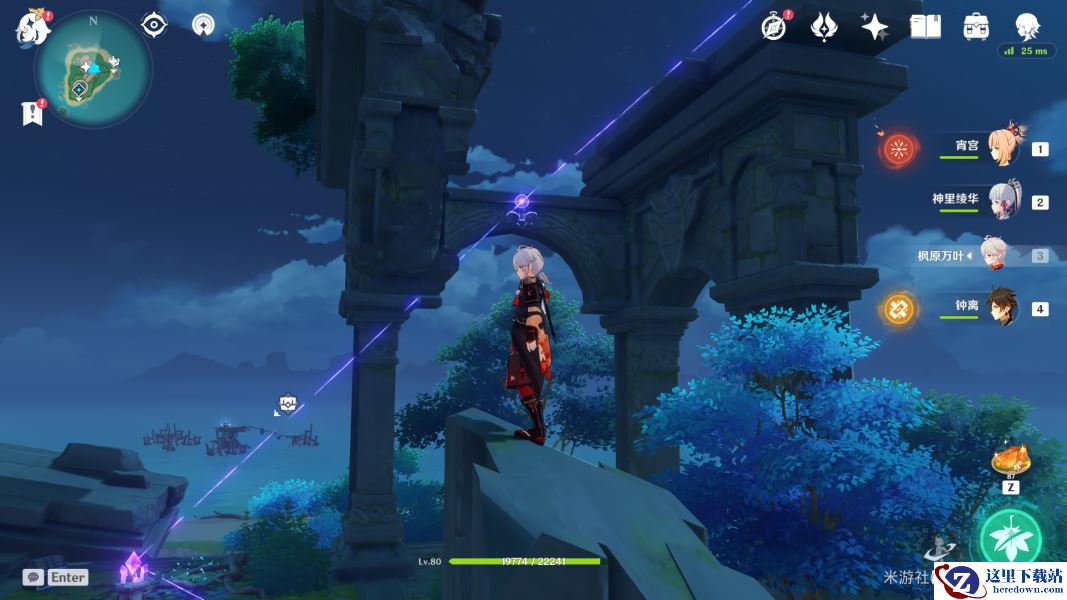Switch to party member 神里绫华
Image resolution: width=1067 pixels, height=600 pixels.
[x=1003, y=200]
